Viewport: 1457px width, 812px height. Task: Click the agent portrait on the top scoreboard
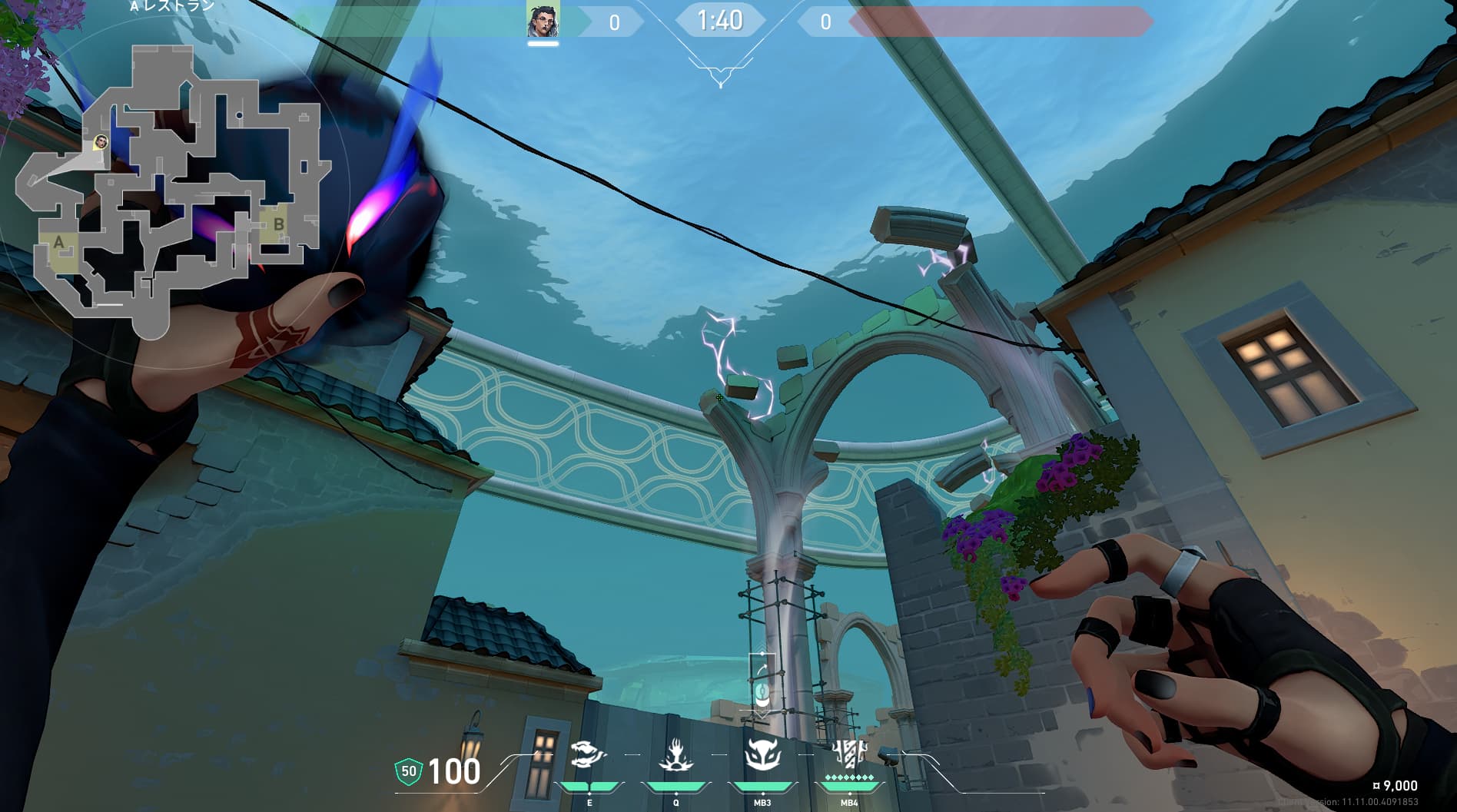coord(543,20)
